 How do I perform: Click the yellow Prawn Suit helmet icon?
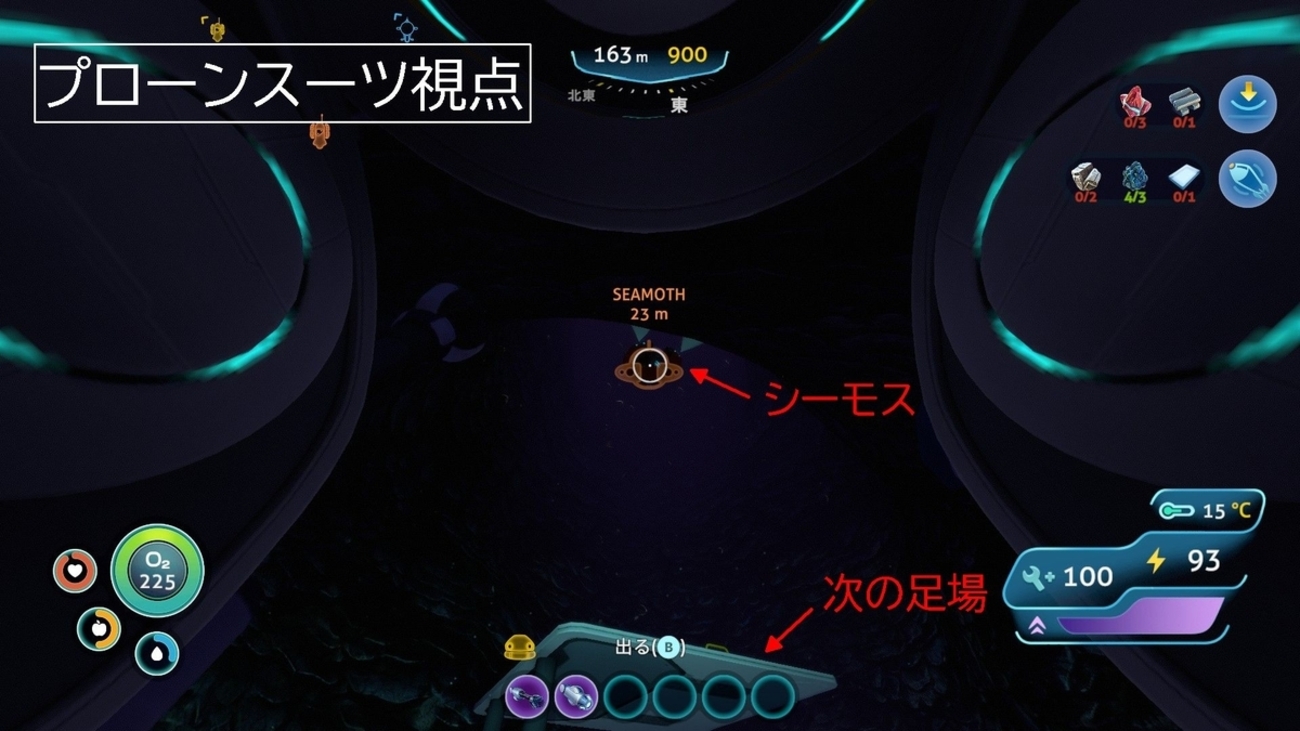coord(518,649)
